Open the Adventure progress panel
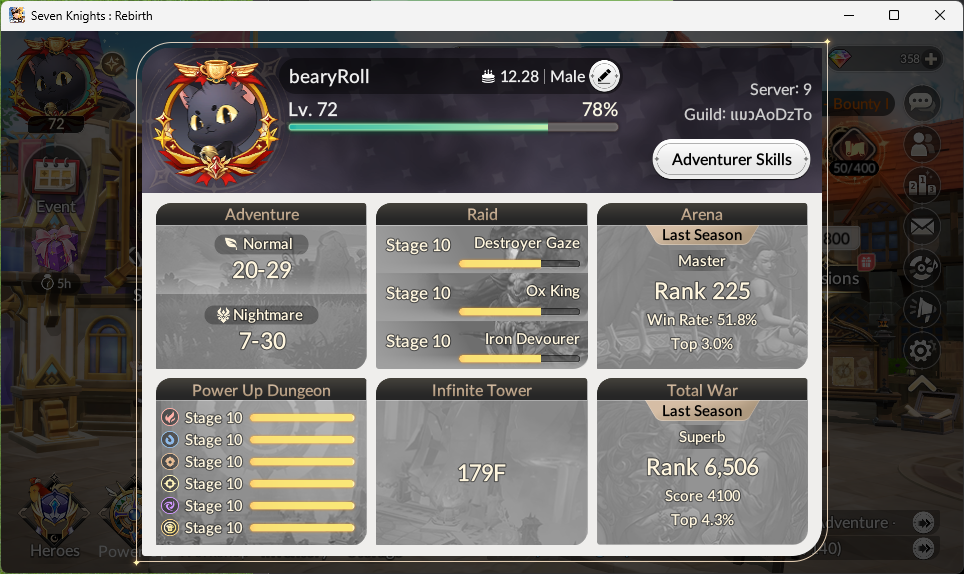Screen dimensions: 964x574 [262, 287]
